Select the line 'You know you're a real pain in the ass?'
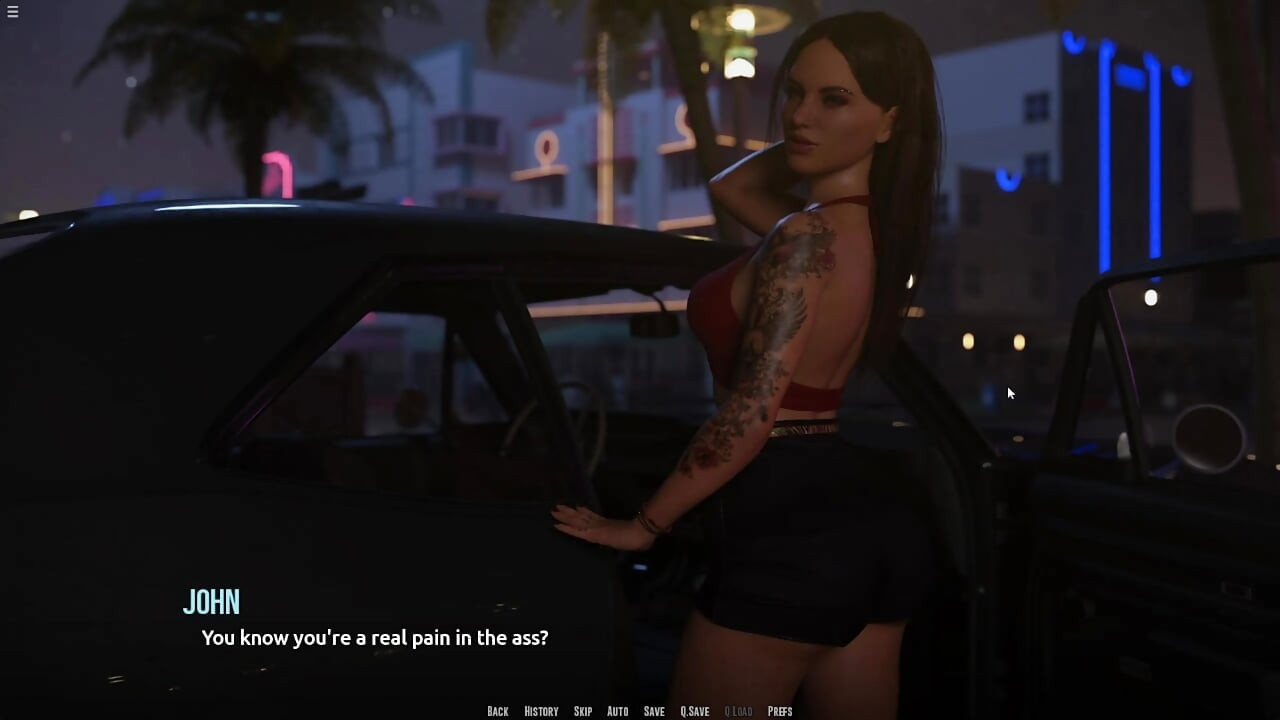 (x=375, y=637)
